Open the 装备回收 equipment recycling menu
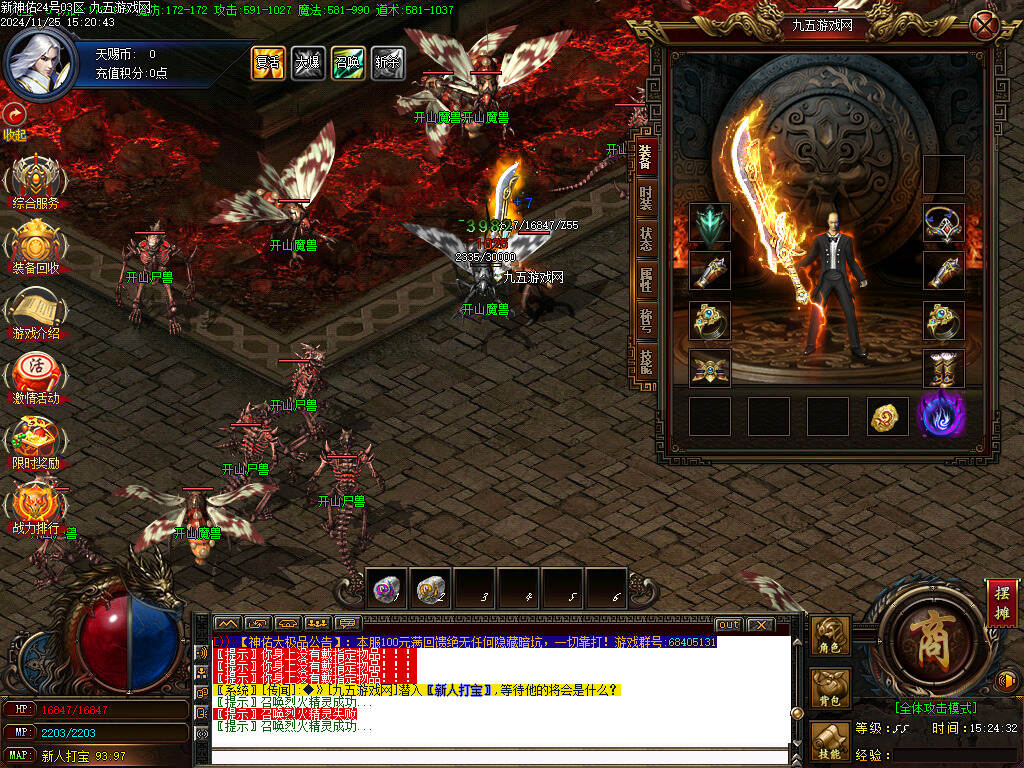The height and width of the screenshot is (768, 1024). pos(36,245)
